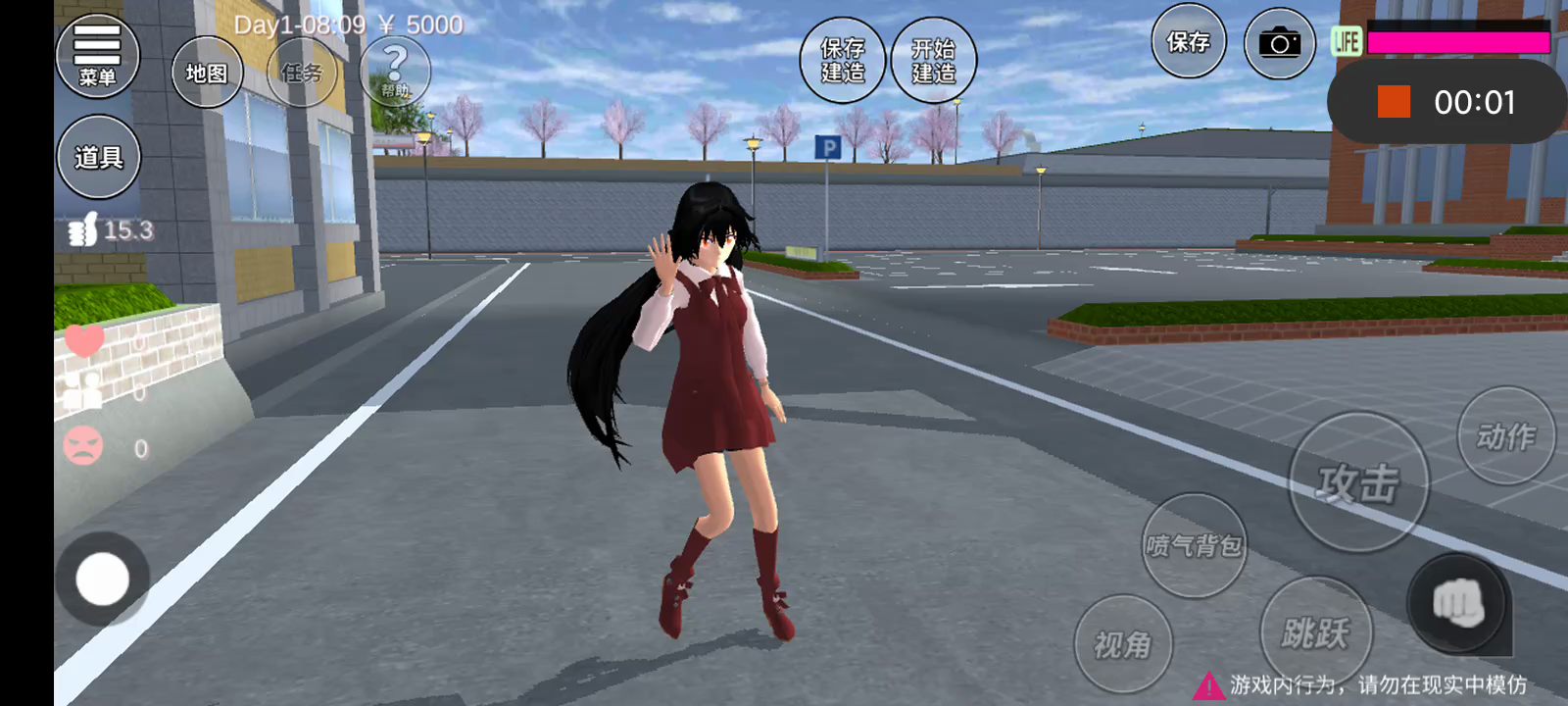The height and width of the screenshot is (706, 1568).
Task: Tap the 攻击 attack button
Action: (x=1357, y=482)
